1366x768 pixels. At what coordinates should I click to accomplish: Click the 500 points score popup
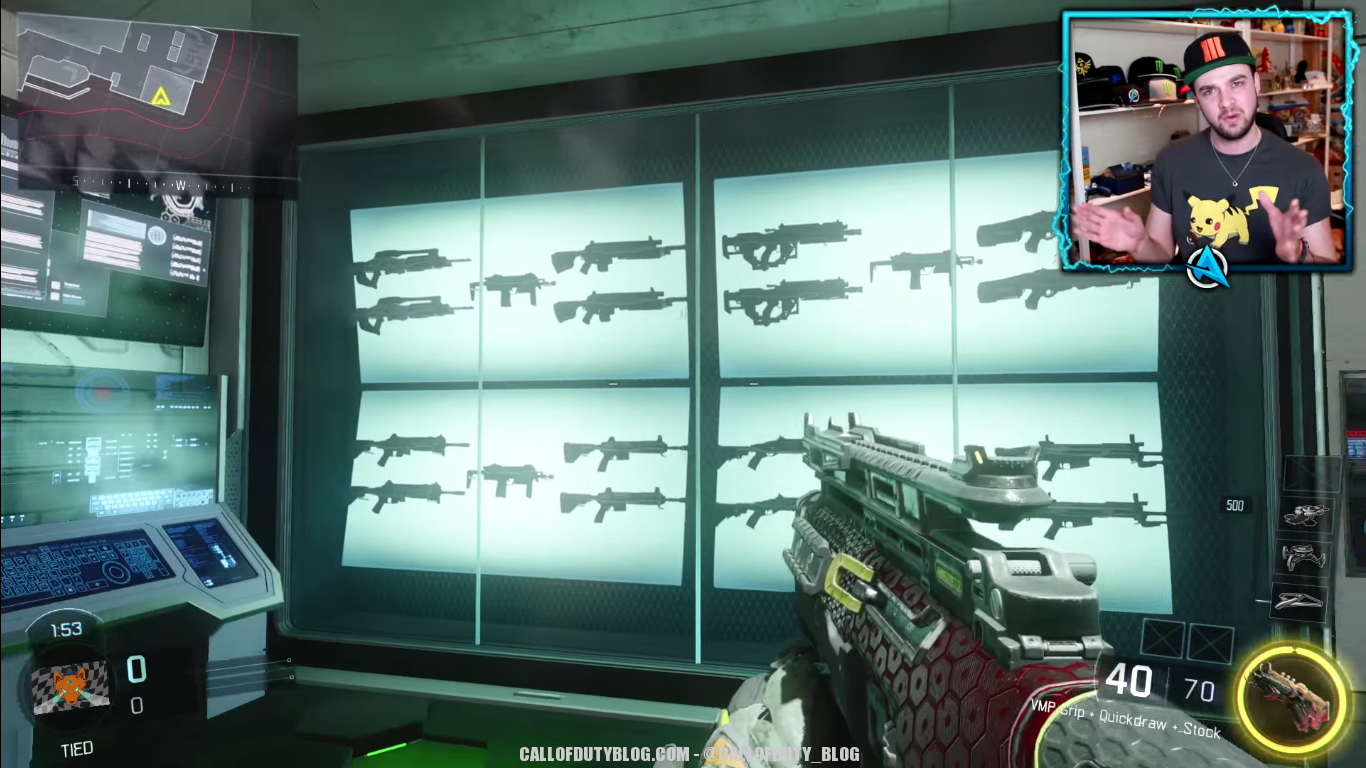click(x=1235, y=506)
